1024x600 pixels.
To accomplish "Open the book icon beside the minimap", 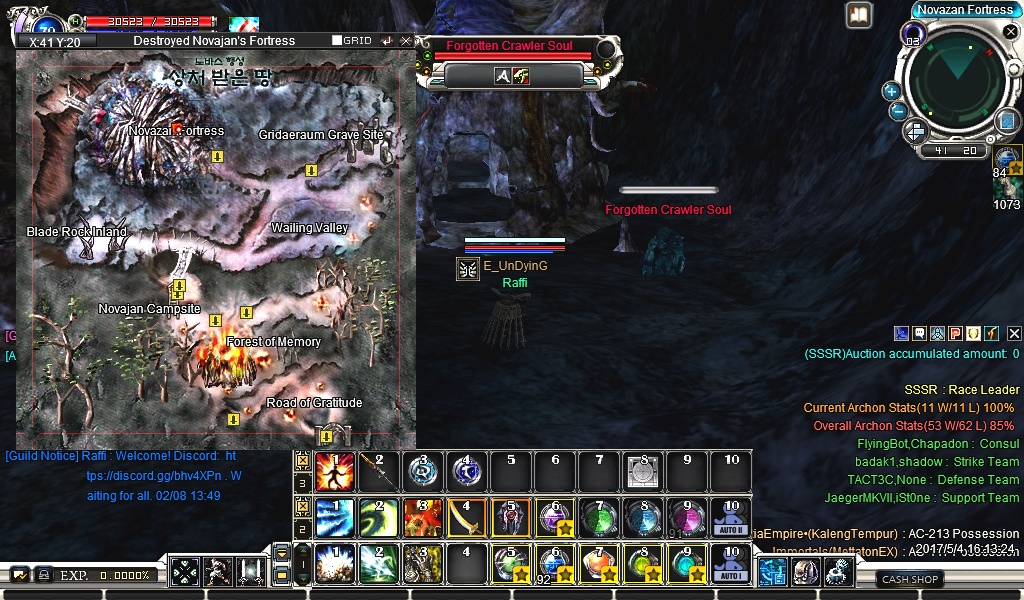I will (x=859, y=15).
